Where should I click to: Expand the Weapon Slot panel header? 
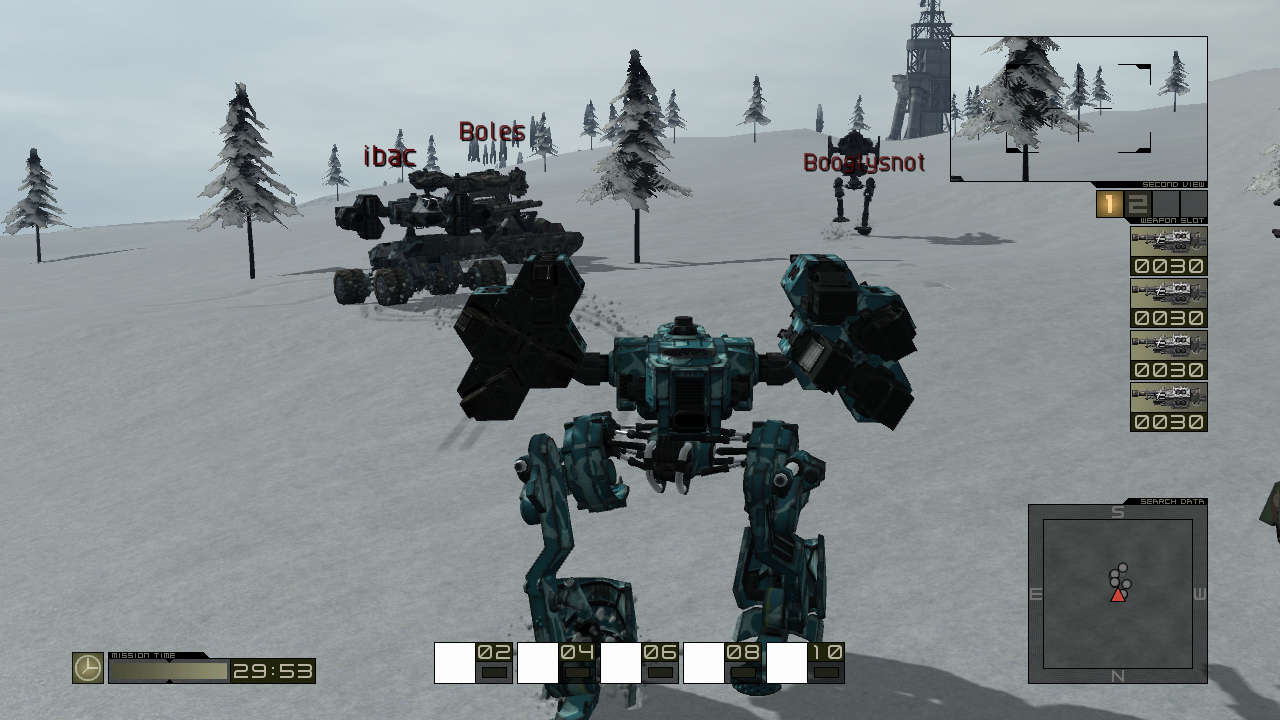(1170, 218)
